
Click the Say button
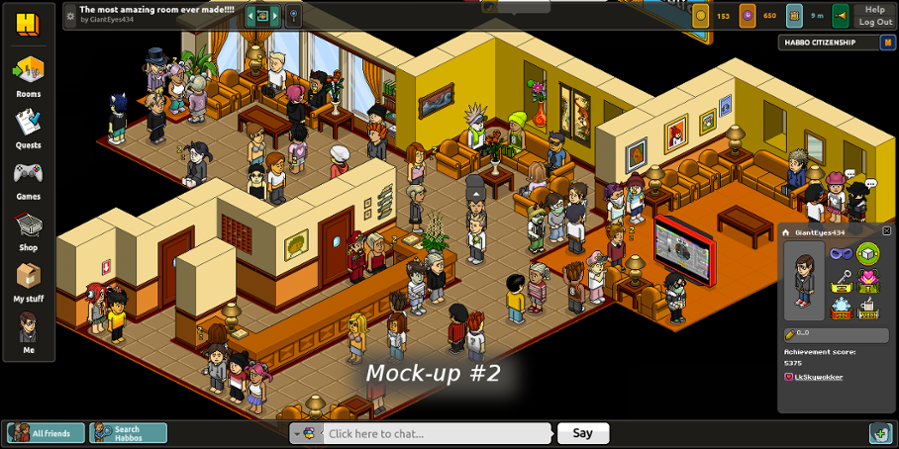[583, 433]
